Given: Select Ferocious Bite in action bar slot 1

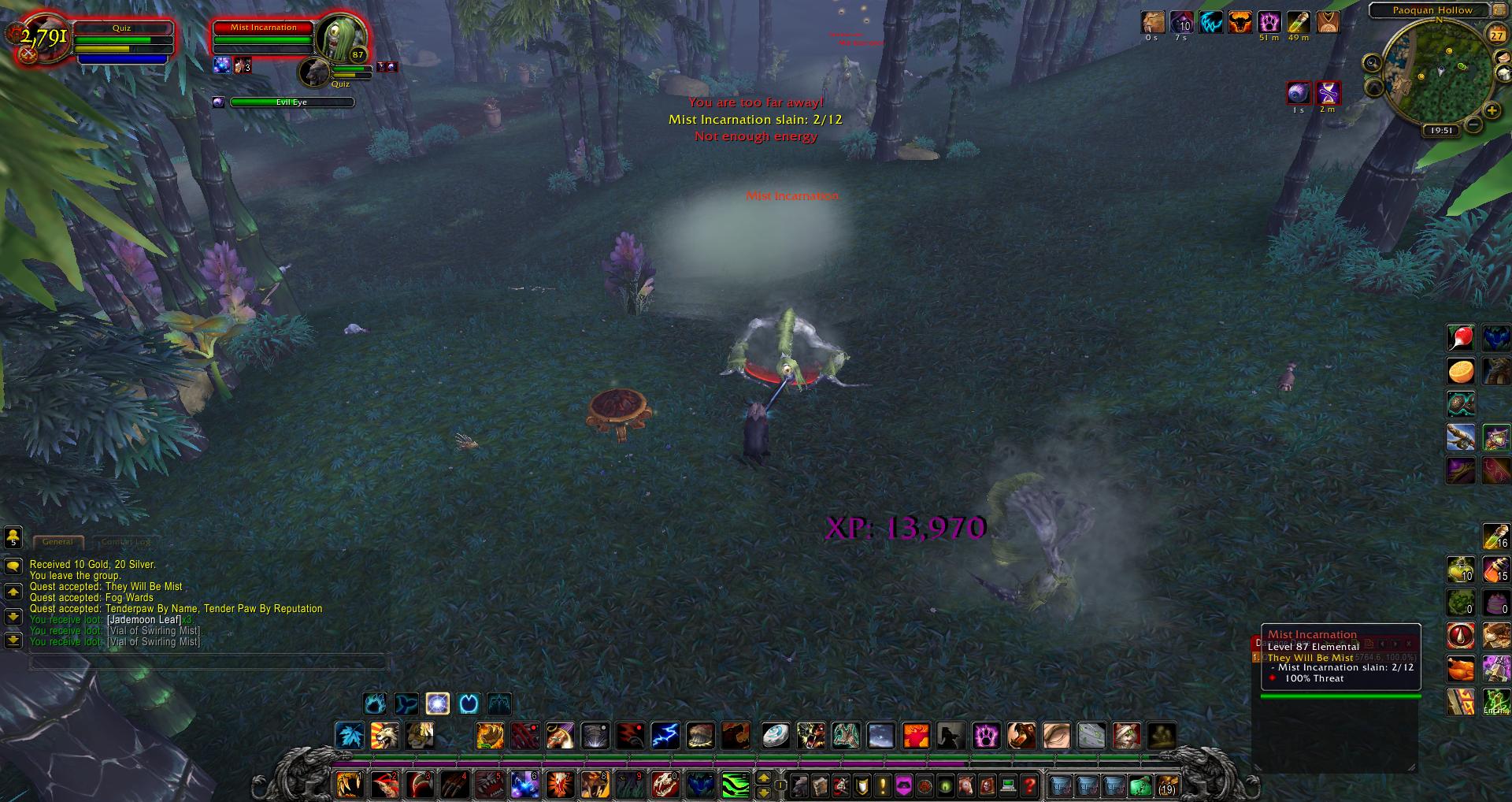Looking at the screenshot, I should pos(350,784).
